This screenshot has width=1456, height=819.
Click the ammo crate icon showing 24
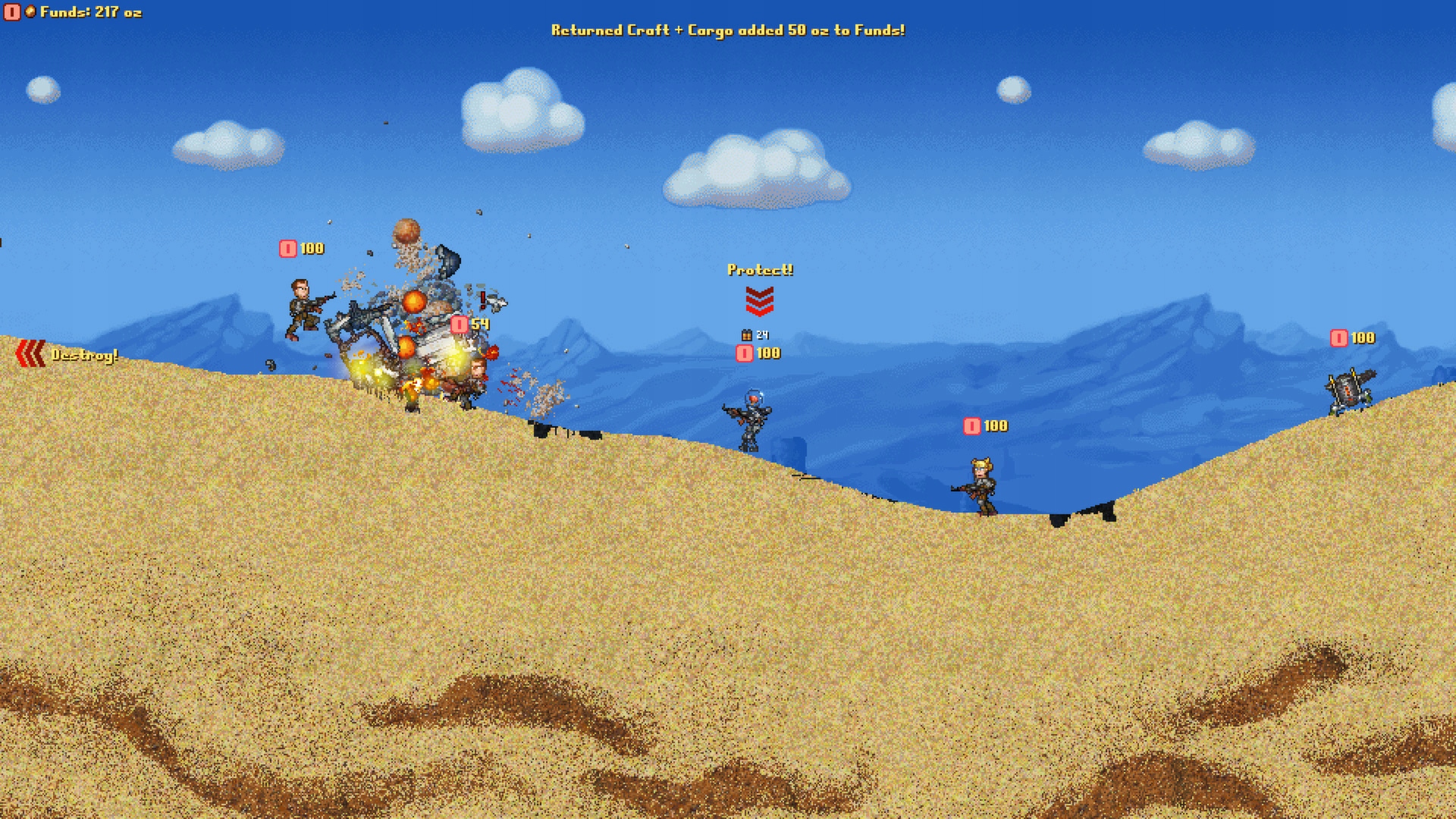click(x=746, y=334)
